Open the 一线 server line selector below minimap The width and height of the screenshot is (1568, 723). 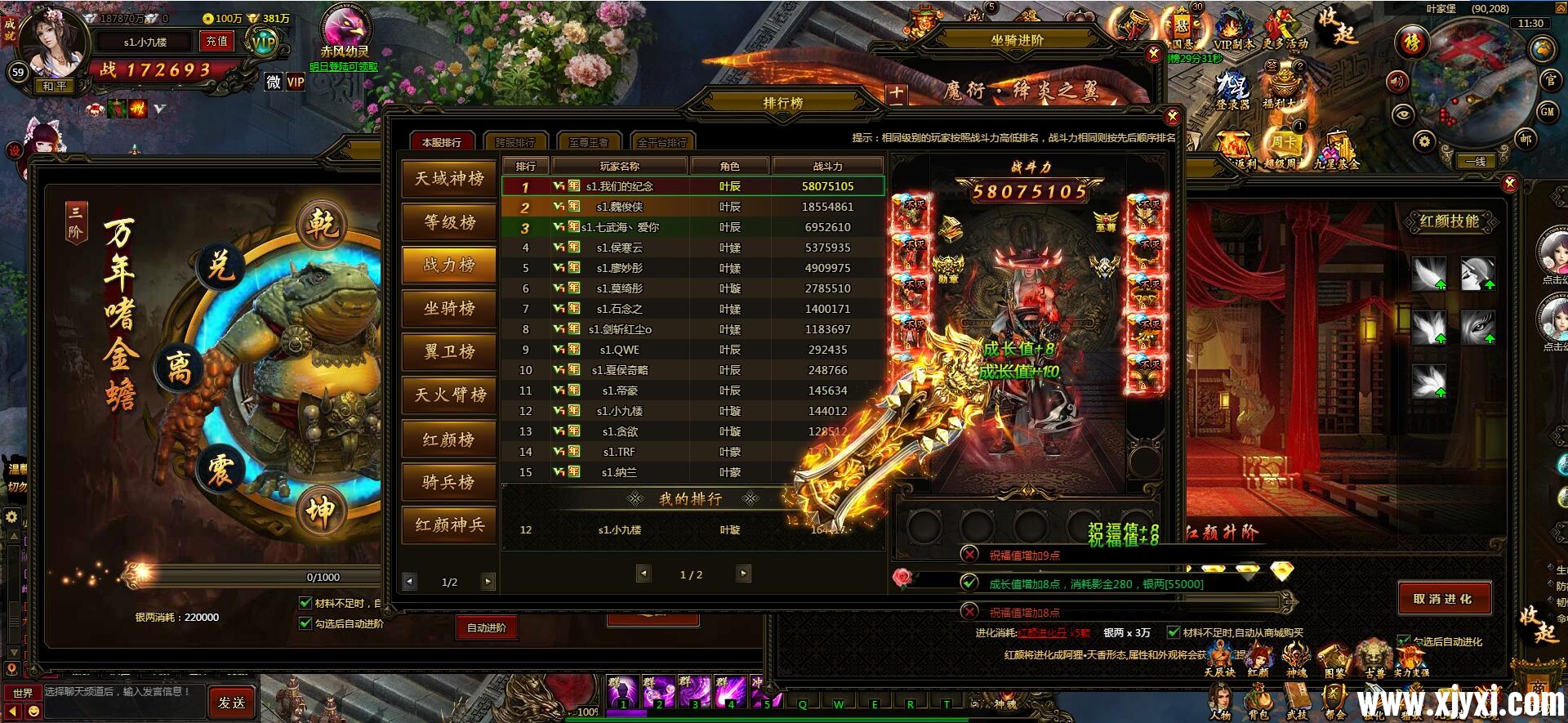click(x=1477, y=161)
